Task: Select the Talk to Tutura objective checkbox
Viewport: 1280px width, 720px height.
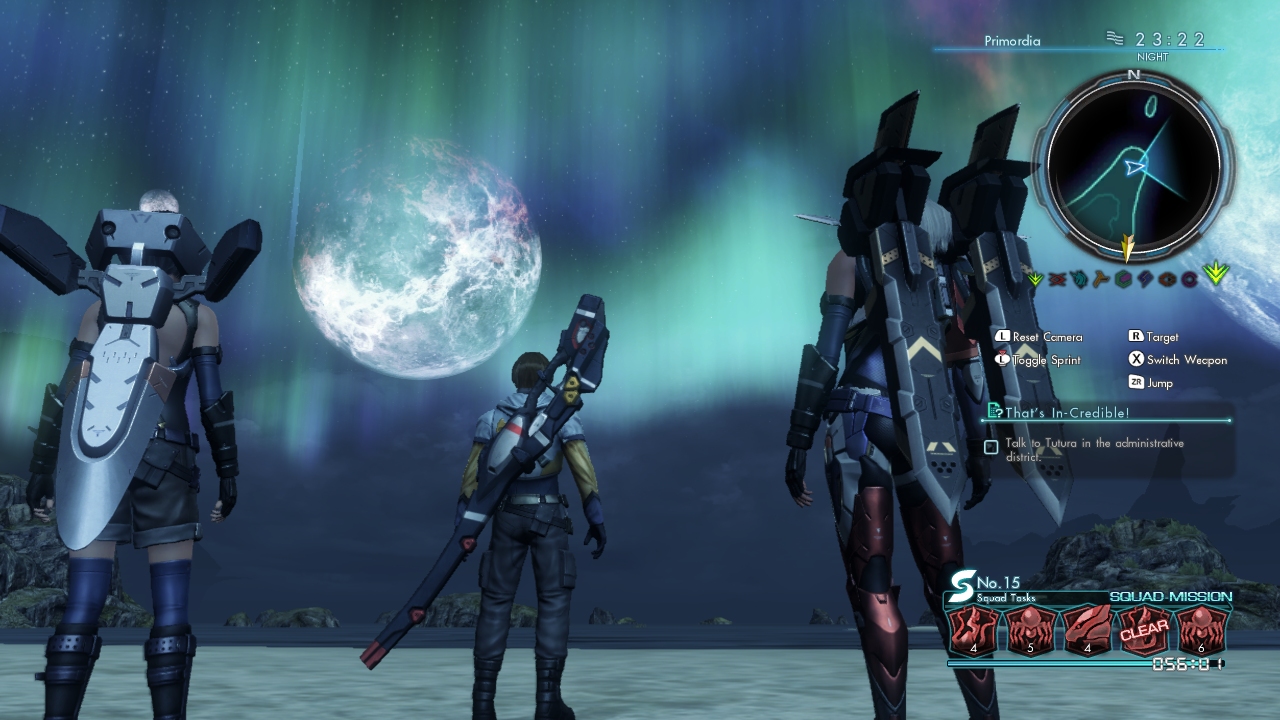Action: click(991, 447)
